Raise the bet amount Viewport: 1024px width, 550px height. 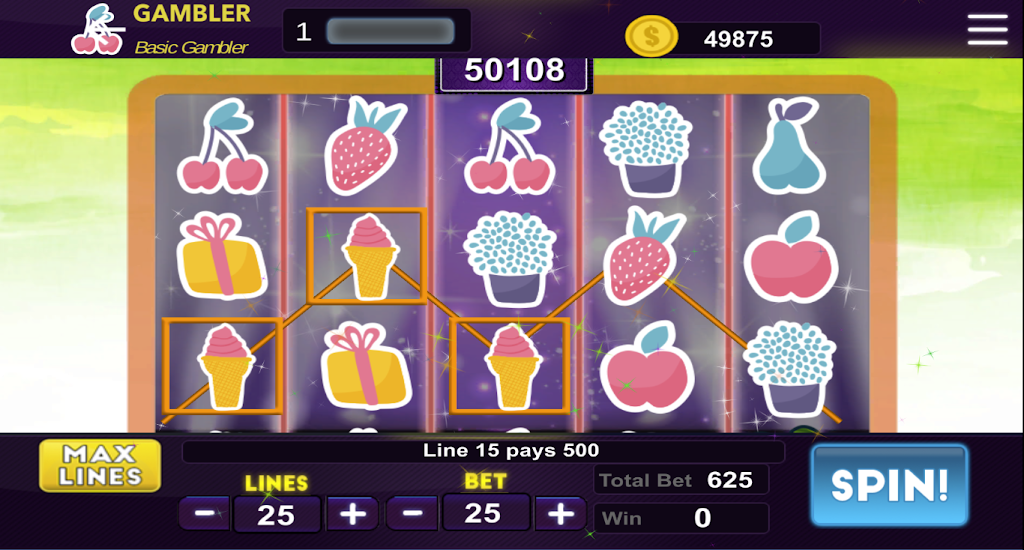click(560, 514)
